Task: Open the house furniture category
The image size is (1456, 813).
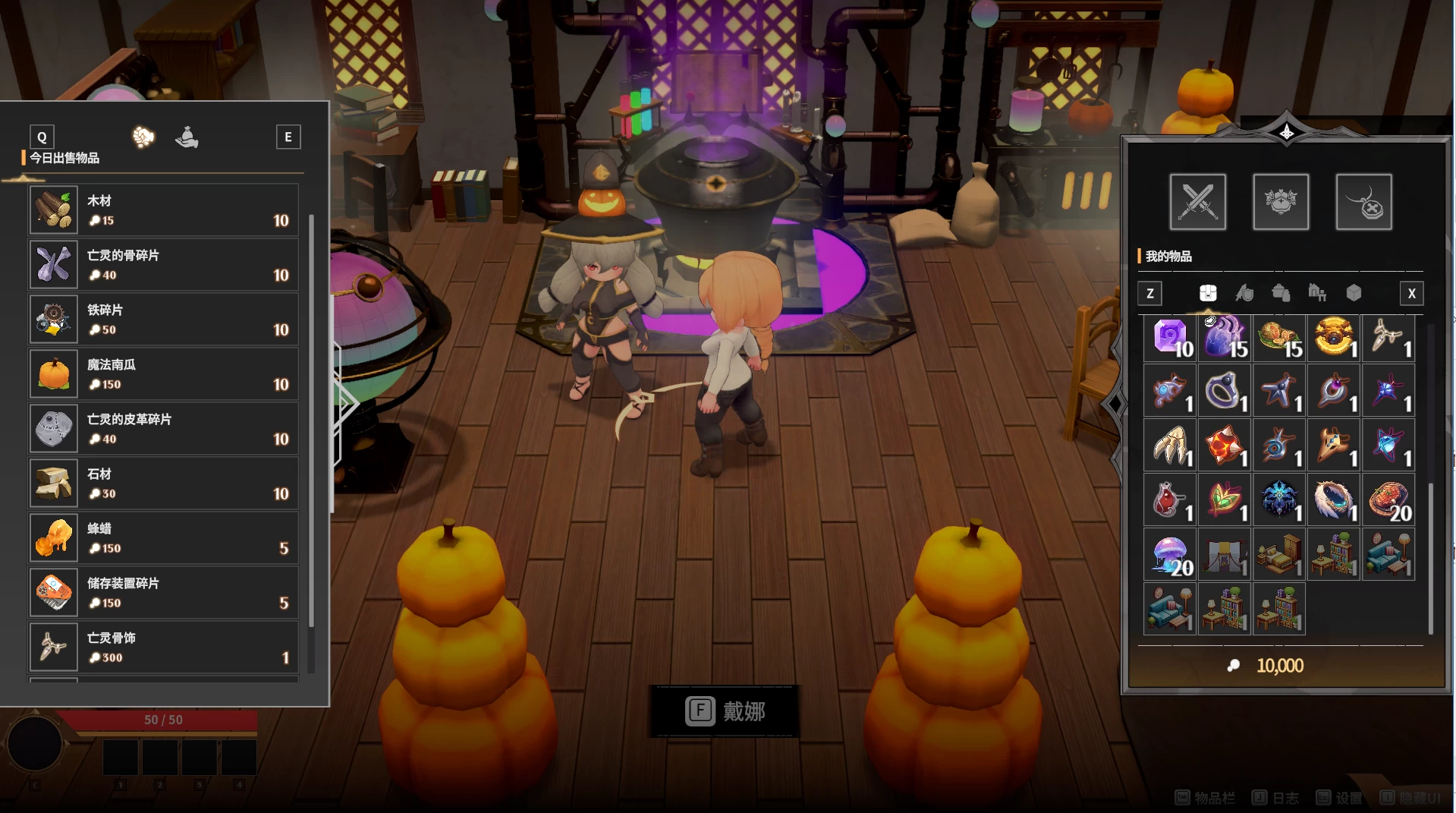Action: tap(1318, 293)
